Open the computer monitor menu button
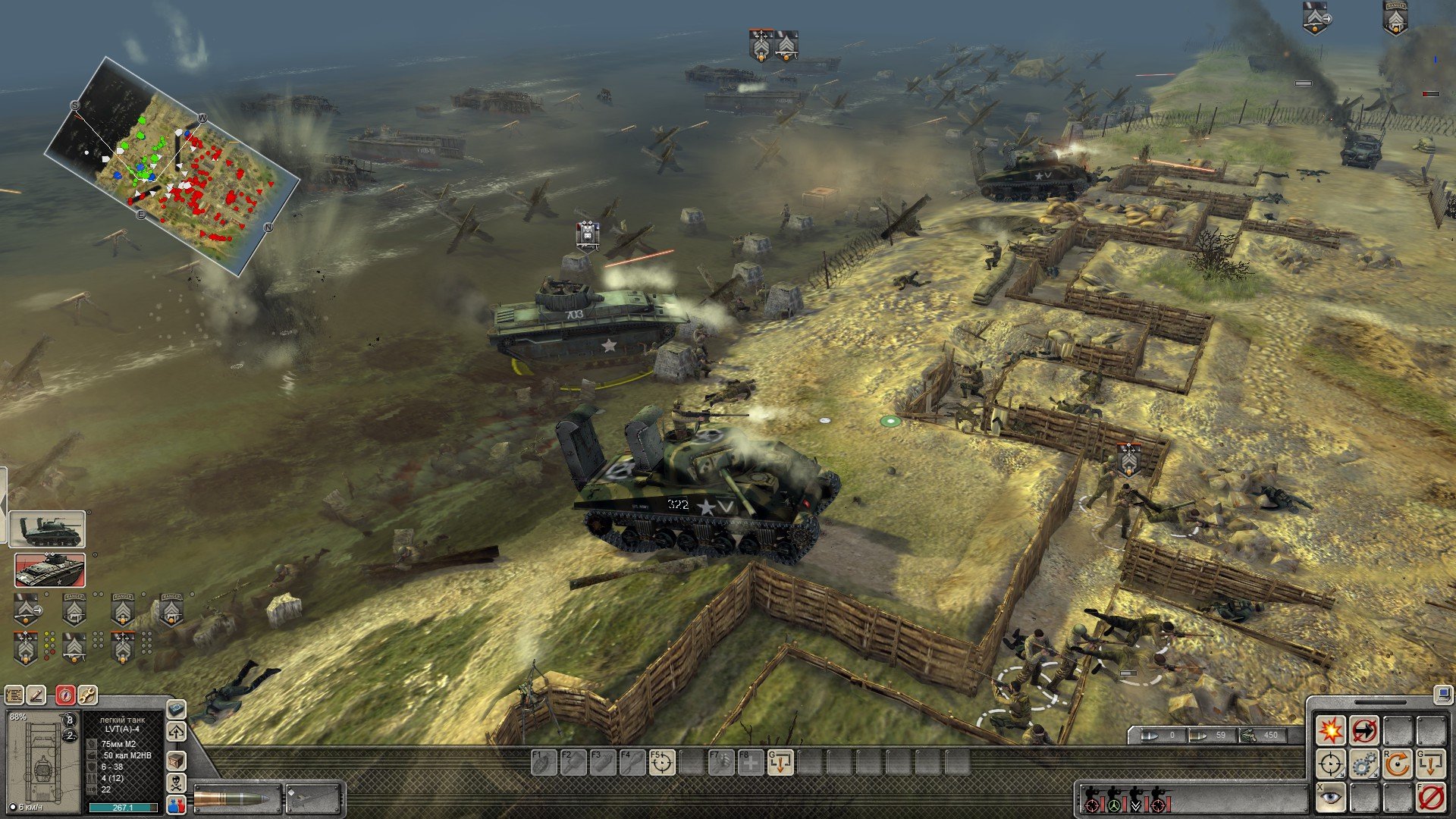The height and width of the screenshot is (819, 1456). (x=1442, y=693)
